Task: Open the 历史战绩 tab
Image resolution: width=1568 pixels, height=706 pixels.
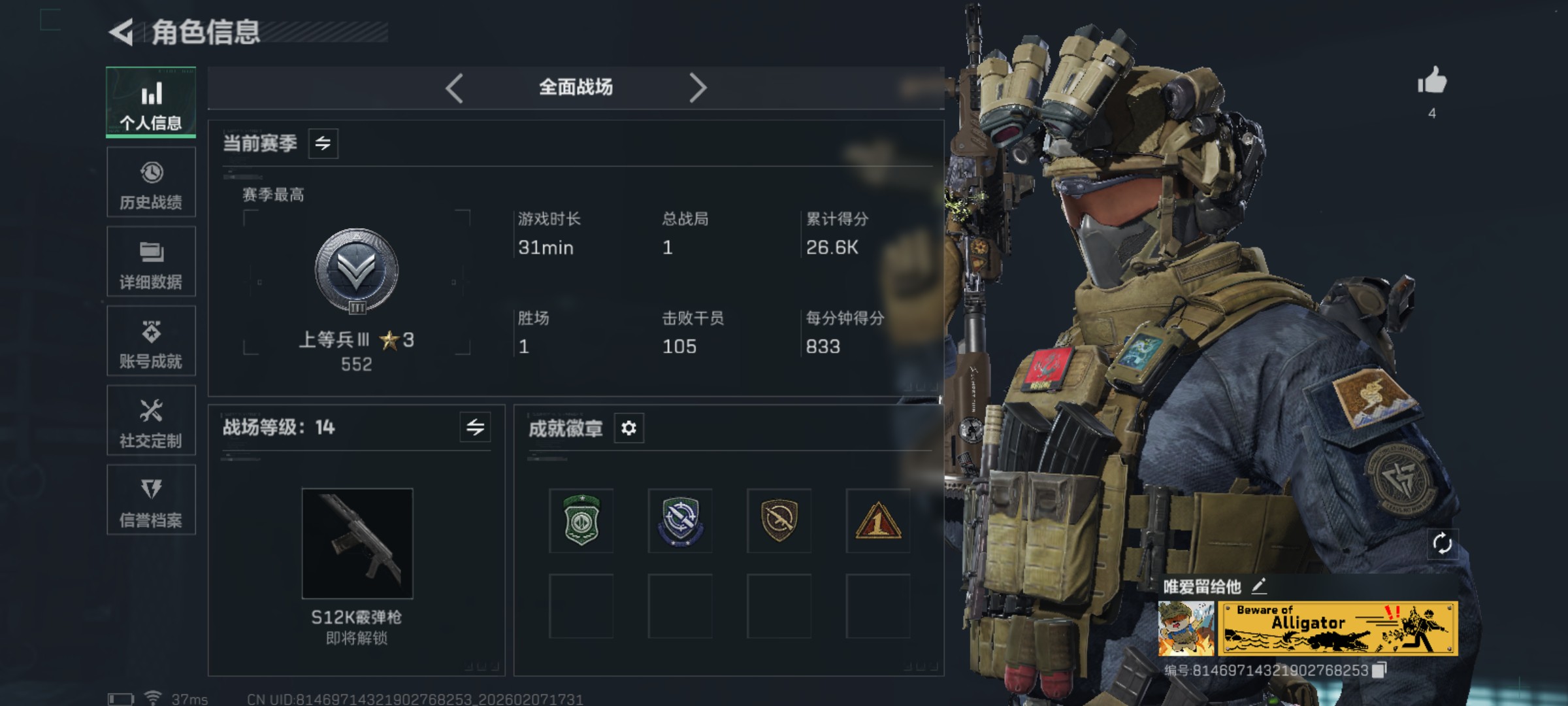Action: [151, 182]
